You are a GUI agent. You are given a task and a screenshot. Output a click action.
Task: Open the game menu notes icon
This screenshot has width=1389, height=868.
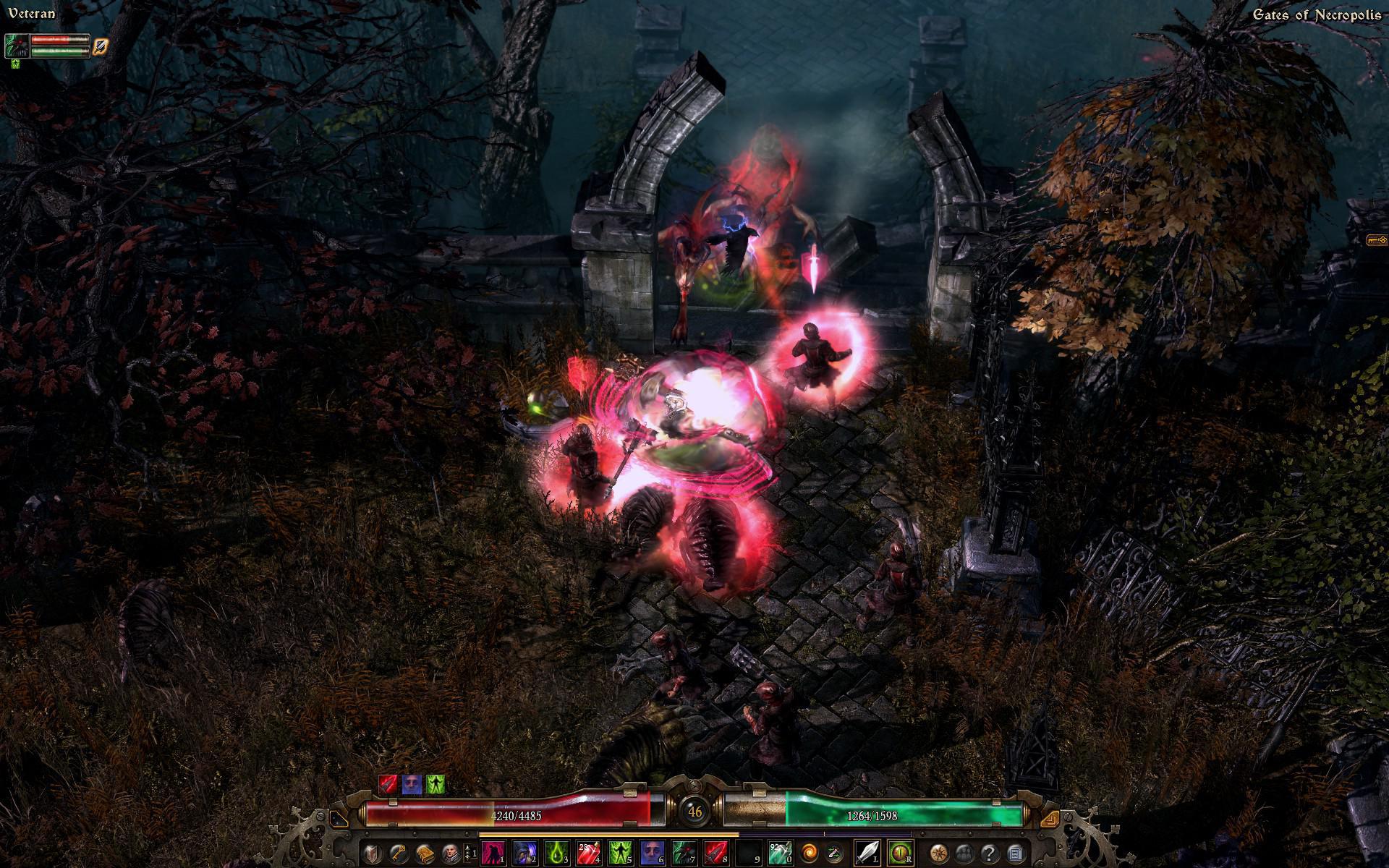coord(1014,854)
